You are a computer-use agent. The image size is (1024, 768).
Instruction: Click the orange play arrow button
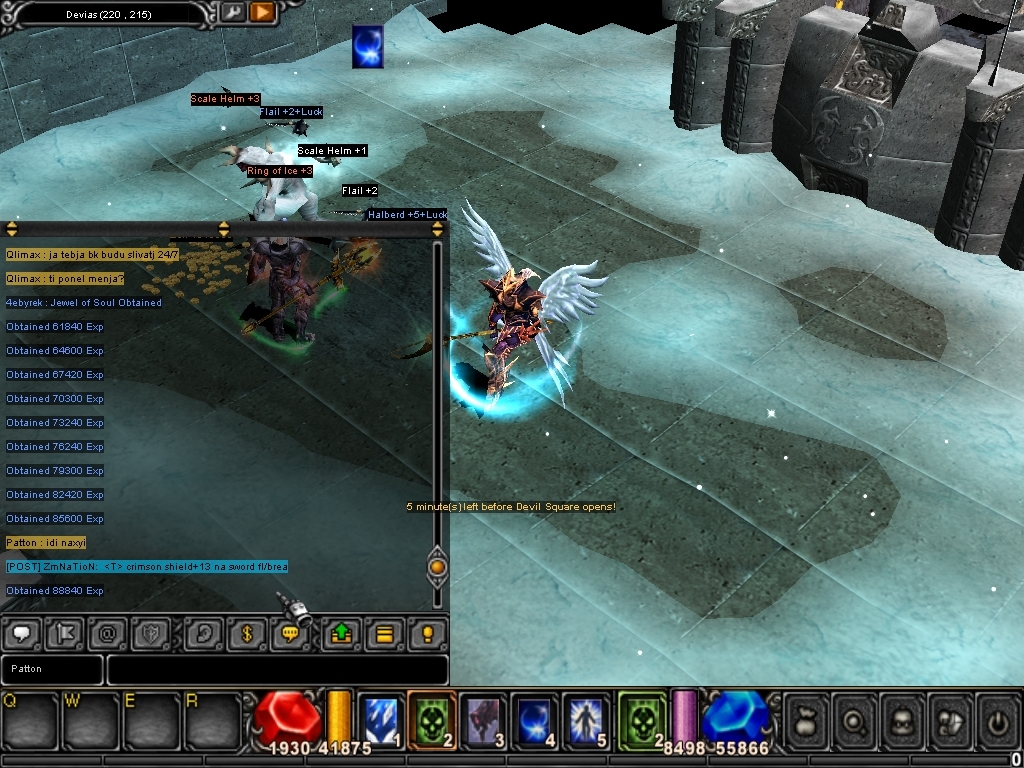pos(262,12)
